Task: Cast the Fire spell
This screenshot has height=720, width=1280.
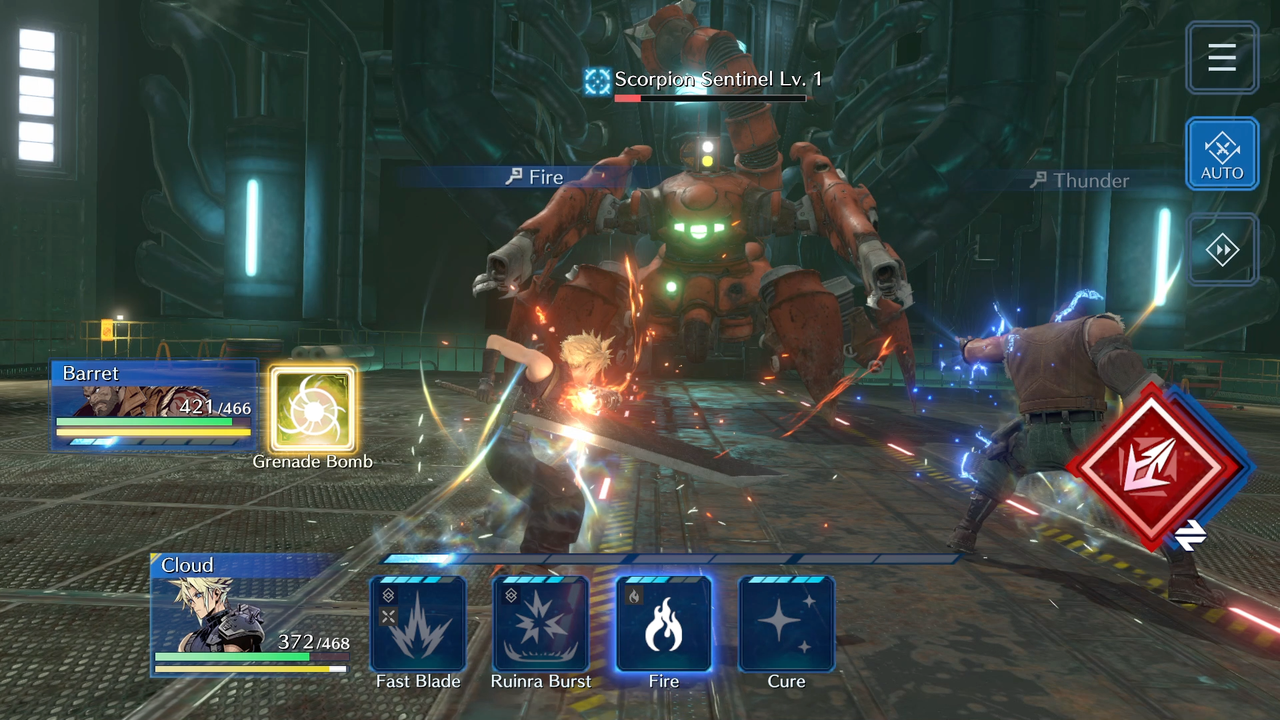Action: 664,624
